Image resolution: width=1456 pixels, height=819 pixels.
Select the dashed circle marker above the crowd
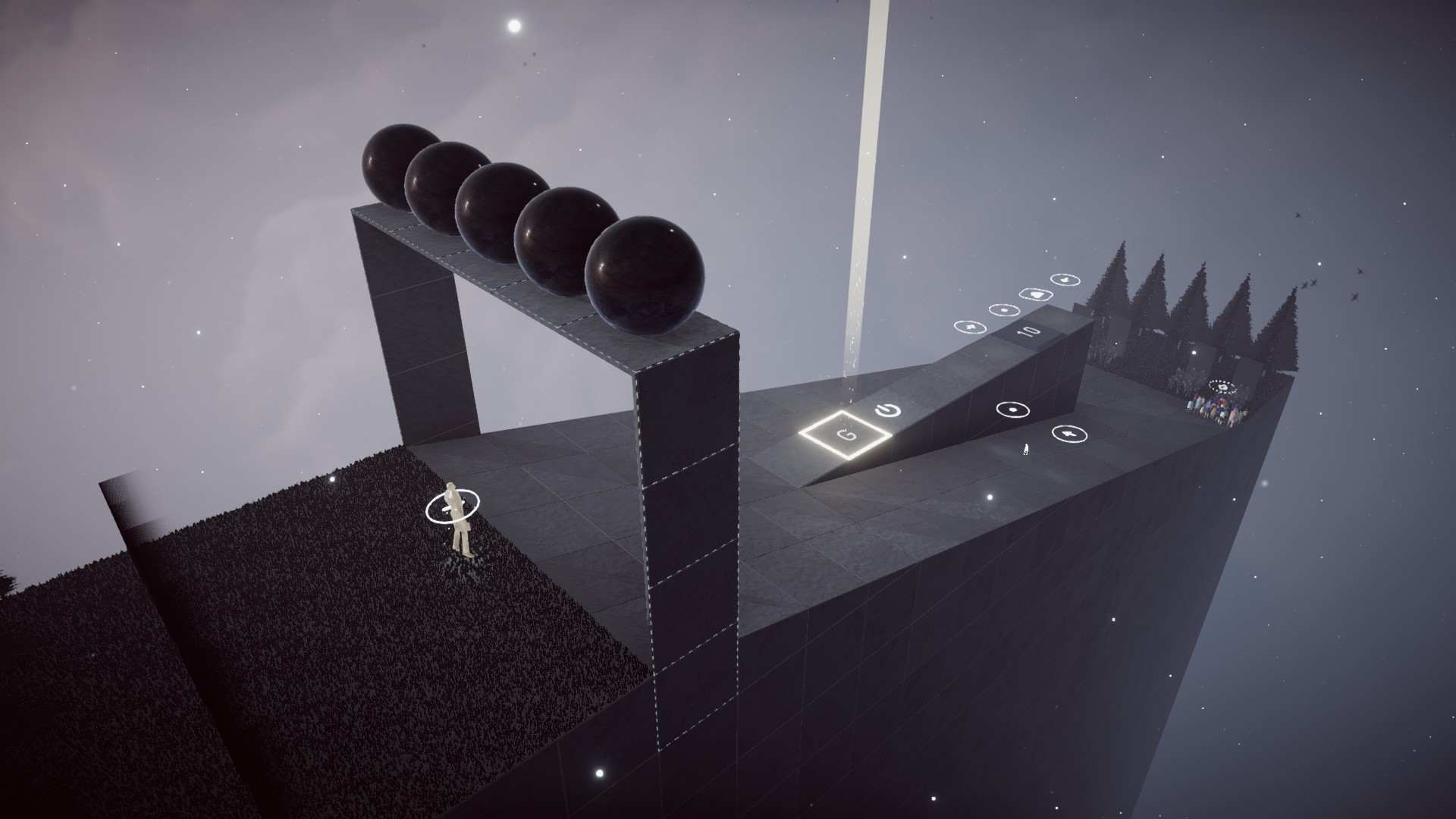pyautogui.click(x=1222, y=387)
